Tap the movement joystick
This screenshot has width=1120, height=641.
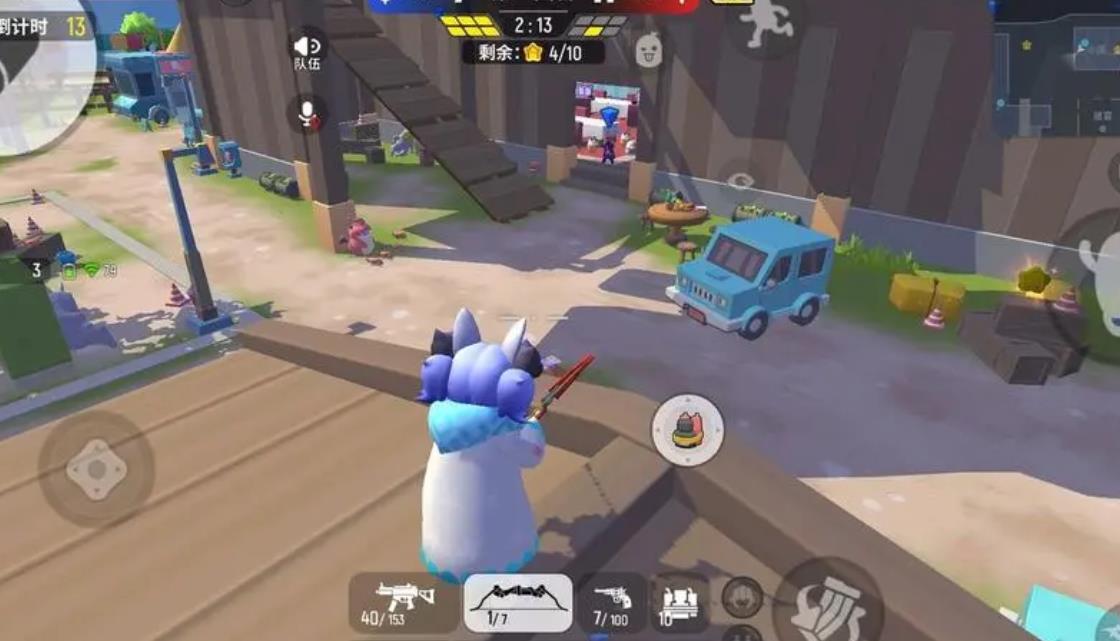coord(96,469)
